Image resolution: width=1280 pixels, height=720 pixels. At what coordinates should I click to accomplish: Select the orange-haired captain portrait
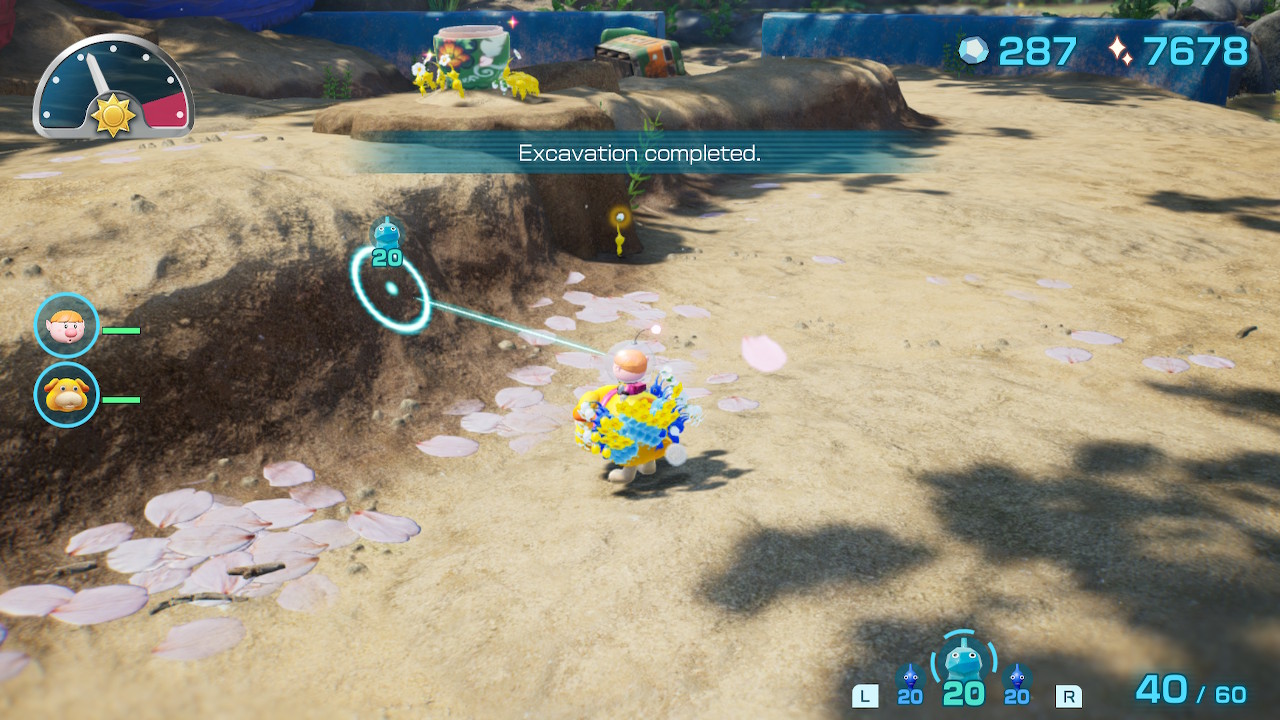click(x=67, y=325)
